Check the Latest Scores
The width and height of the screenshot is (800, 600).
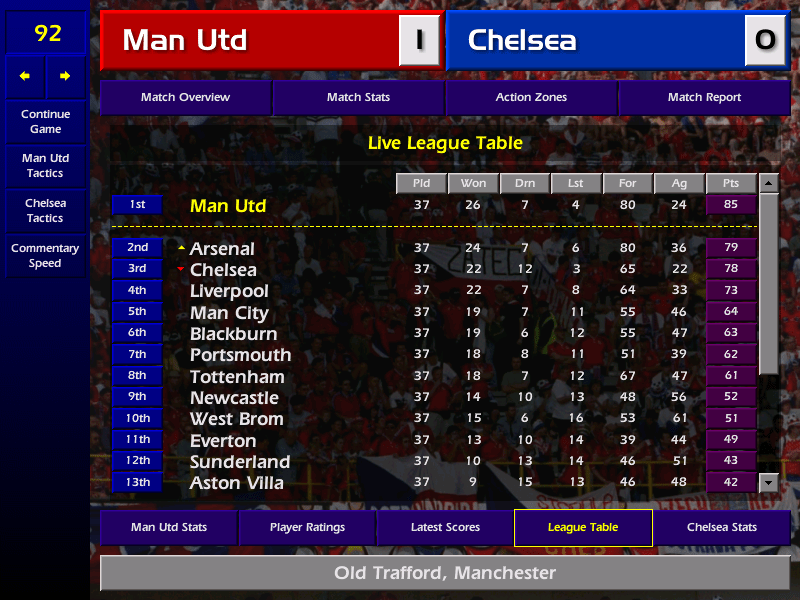pos(445,528)
